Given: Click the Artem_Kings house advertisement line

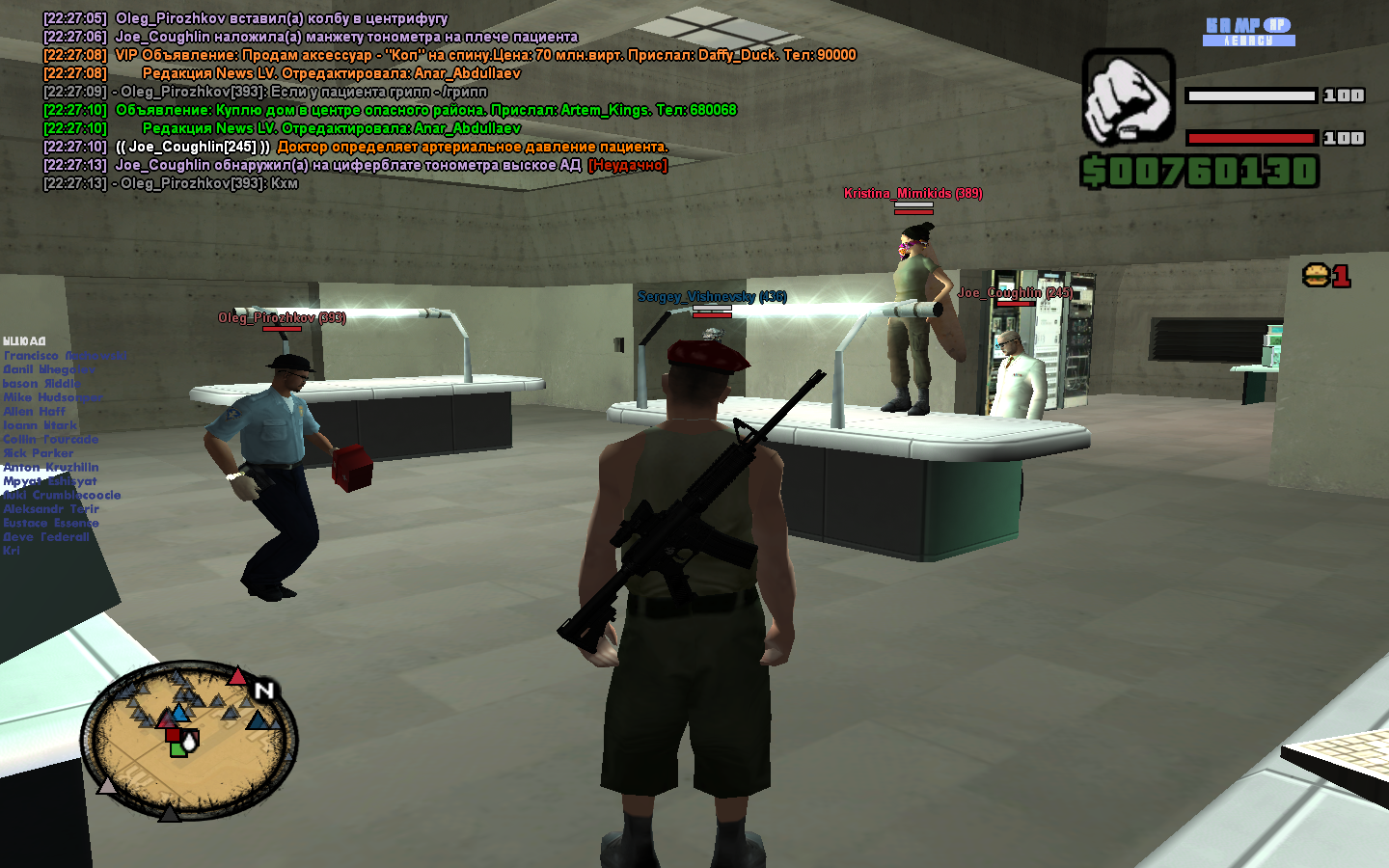Looking at the screenshot, I should click(425, 110).
